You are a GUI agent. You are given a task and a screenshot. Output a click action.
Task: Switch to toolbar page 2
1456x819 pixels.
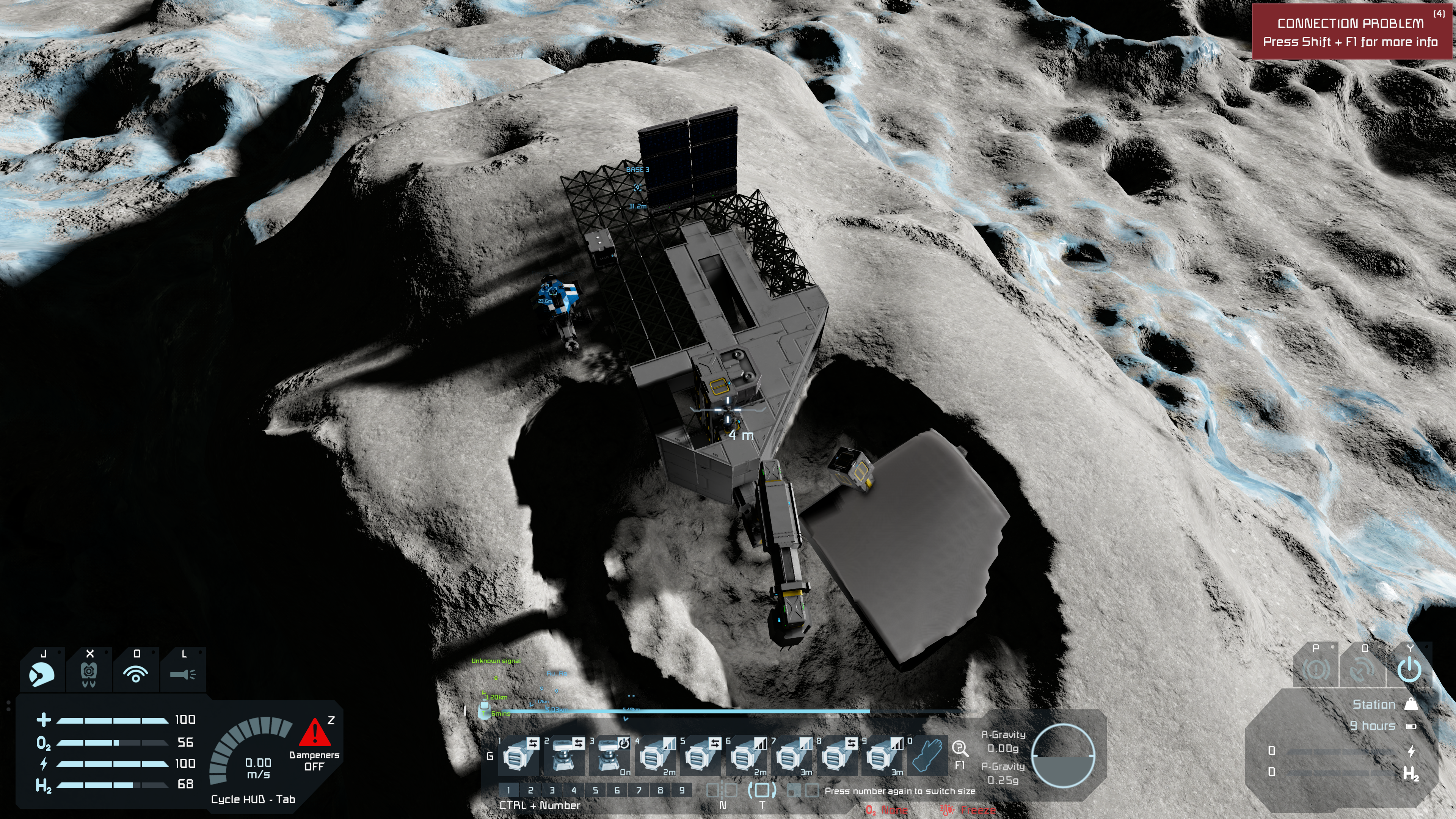coord(530,790)
